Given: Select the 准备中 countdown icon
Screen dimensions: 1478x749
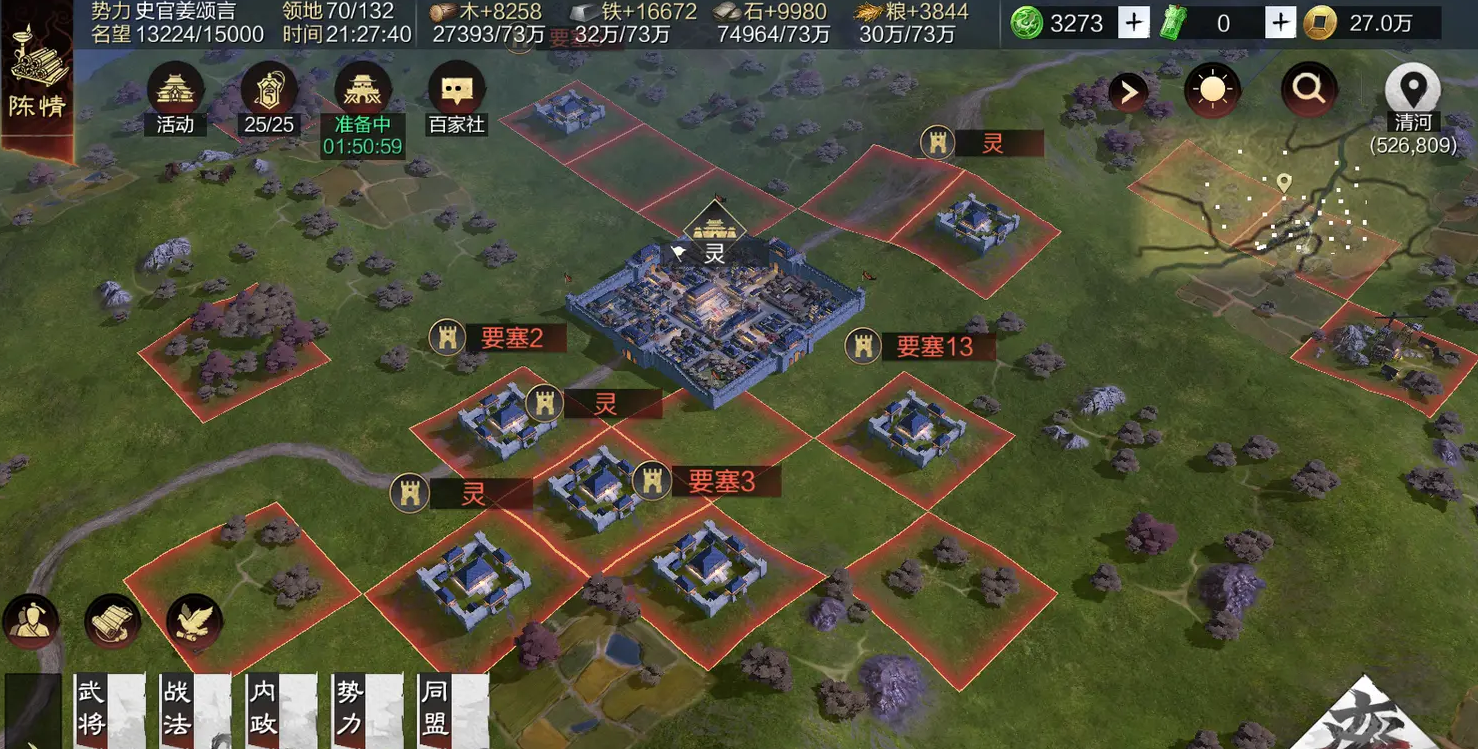Looking at the screenshot, I should pos(362,92).
